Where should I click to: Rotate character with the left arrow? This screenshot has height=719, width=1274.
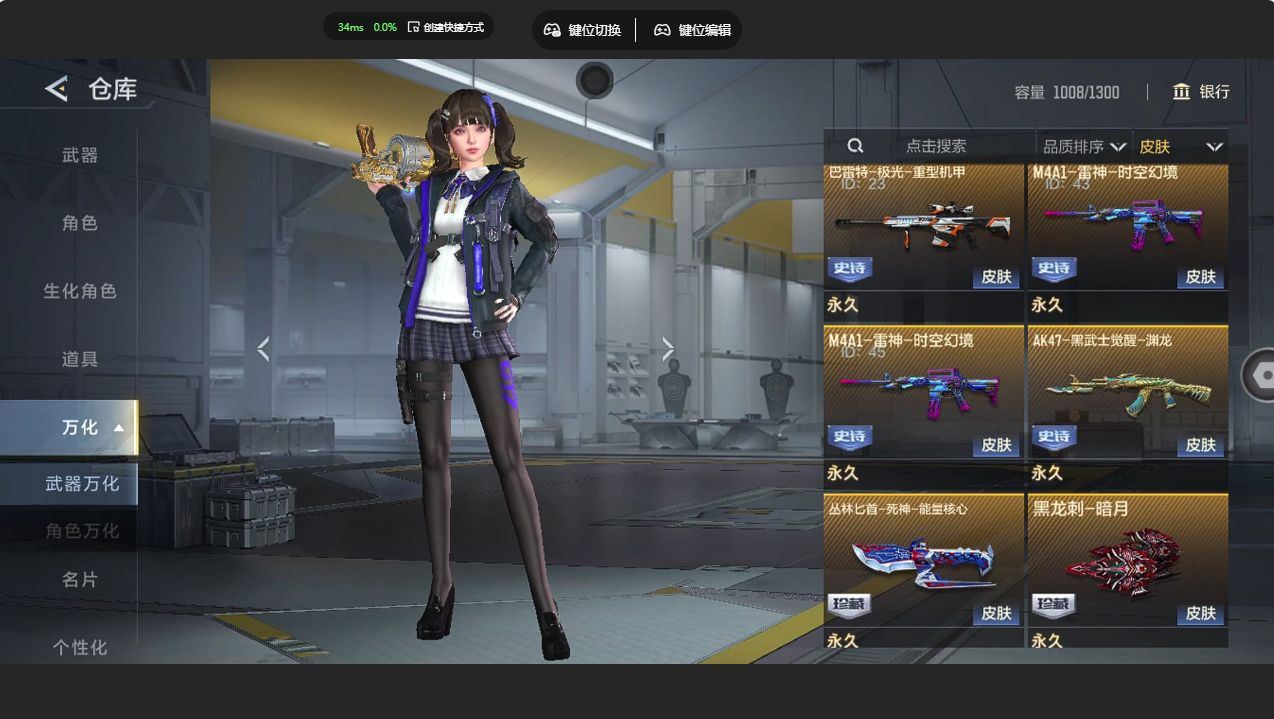click(x=263, y=349)
